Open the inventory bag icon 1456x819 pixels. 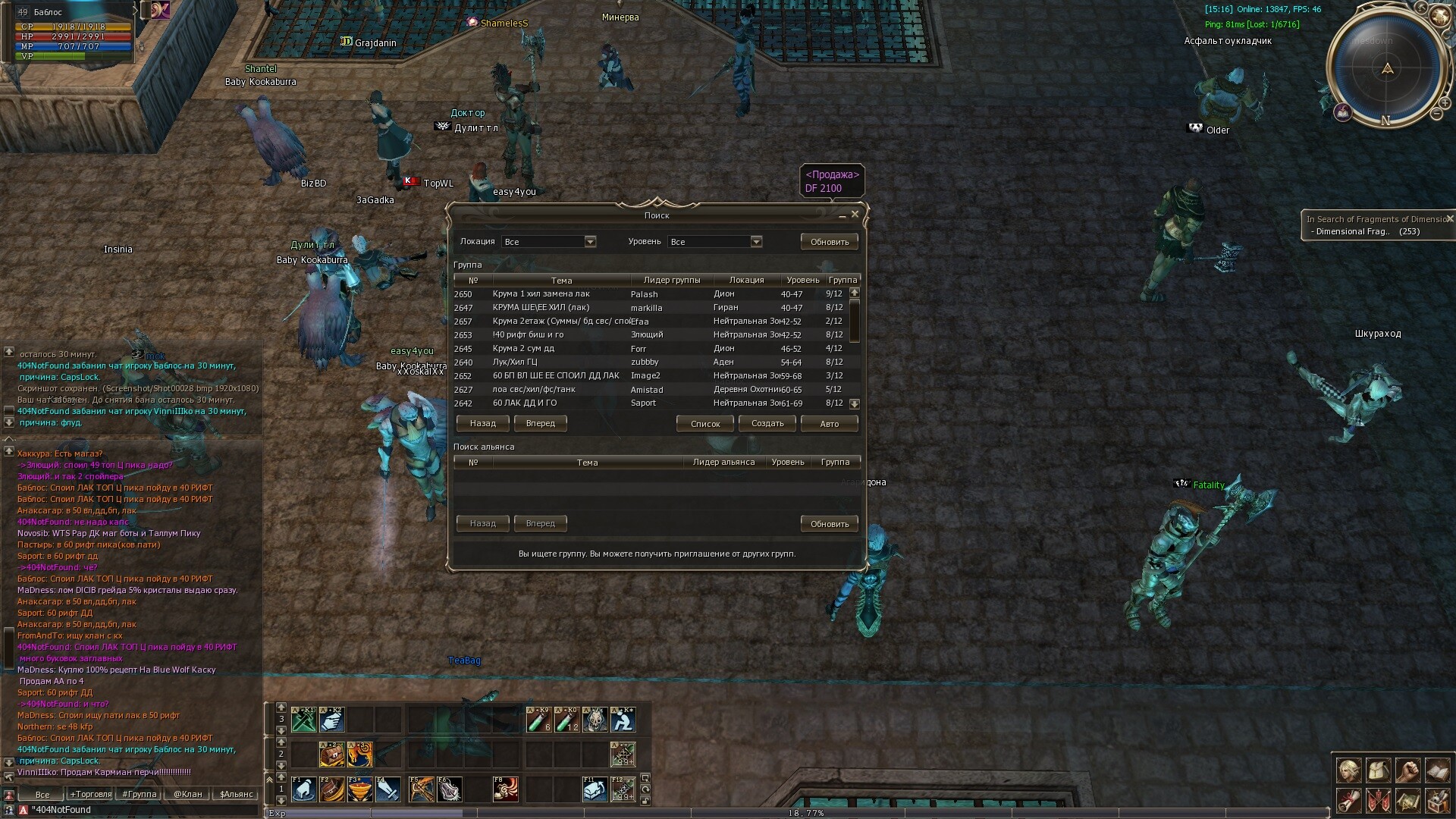(x=1378, y=770)
